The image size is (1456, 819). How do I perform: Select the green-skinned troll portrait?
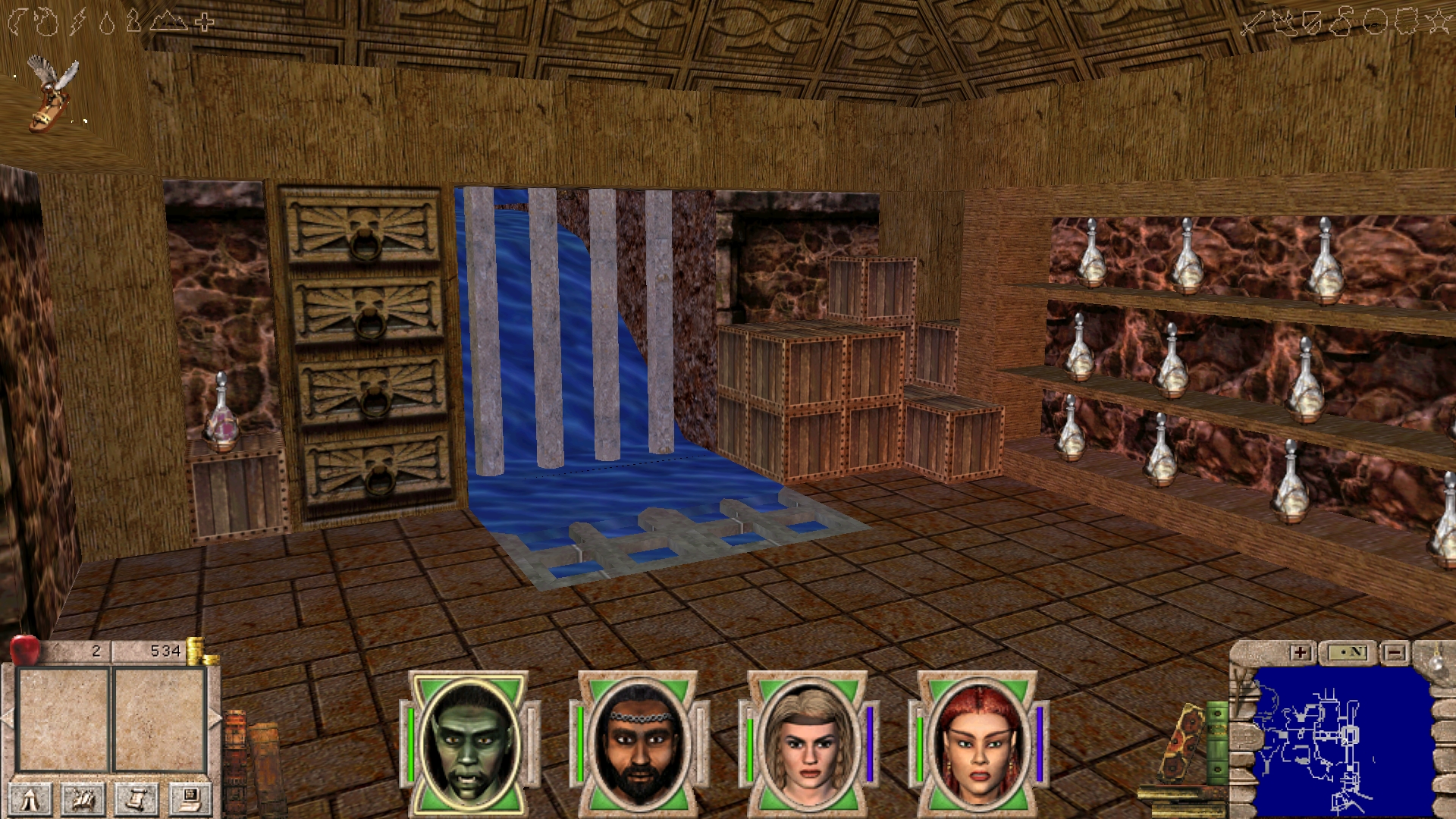[469, 743]
